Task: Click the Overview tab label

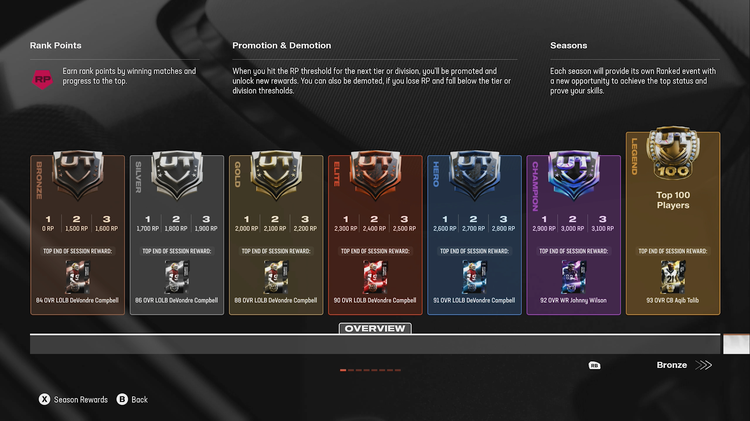Action: click(x=375, y=328)
